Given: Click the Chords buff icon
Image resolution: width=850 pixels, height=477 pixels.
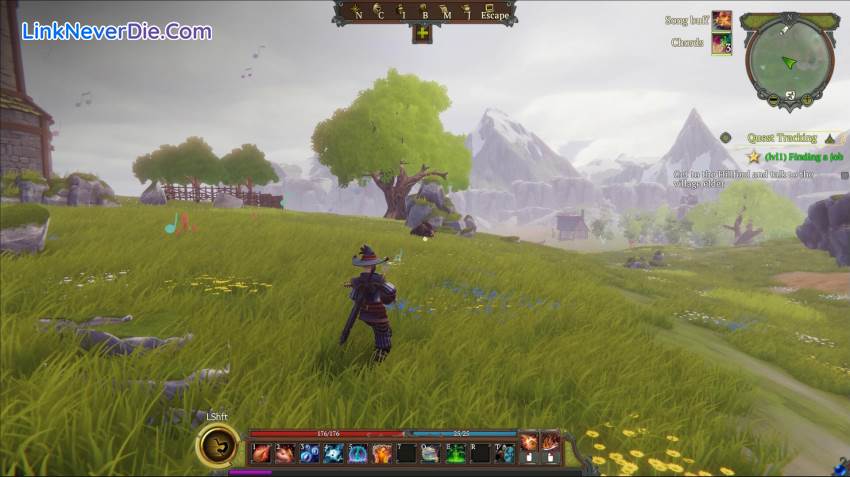Looking at the screenshot, I should [721, 43].
